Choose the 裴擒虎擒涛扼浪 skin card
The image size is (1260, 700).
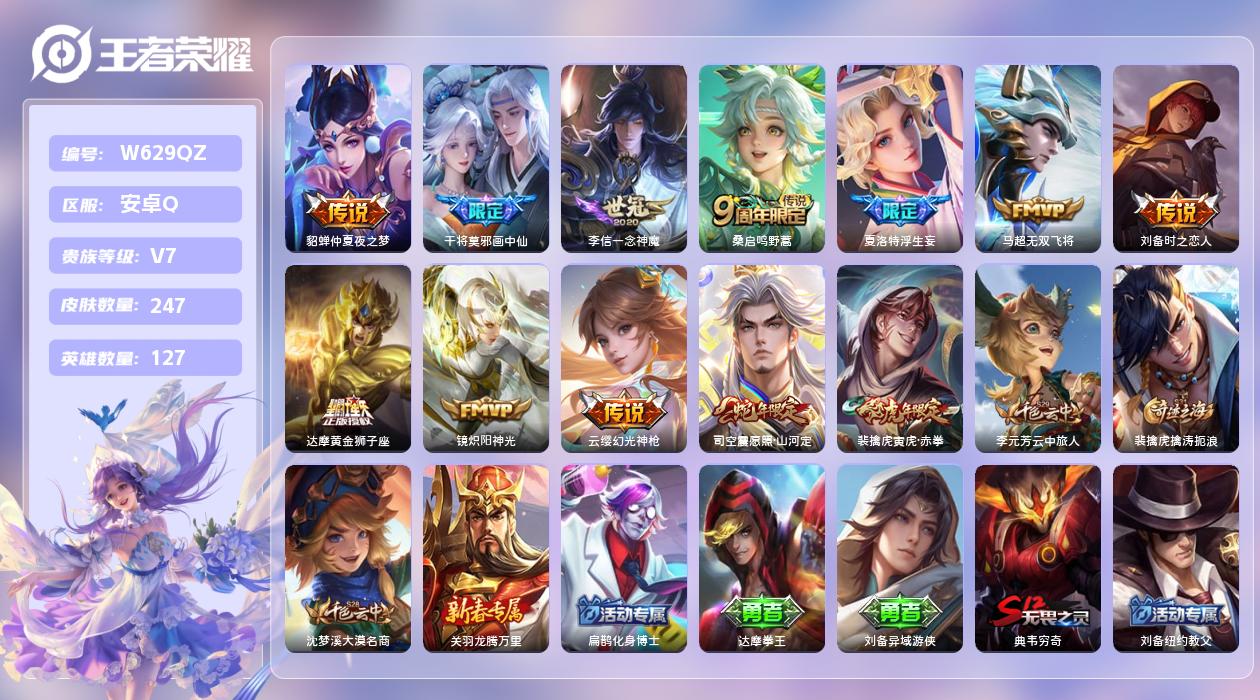click(x=1176, y=358)
